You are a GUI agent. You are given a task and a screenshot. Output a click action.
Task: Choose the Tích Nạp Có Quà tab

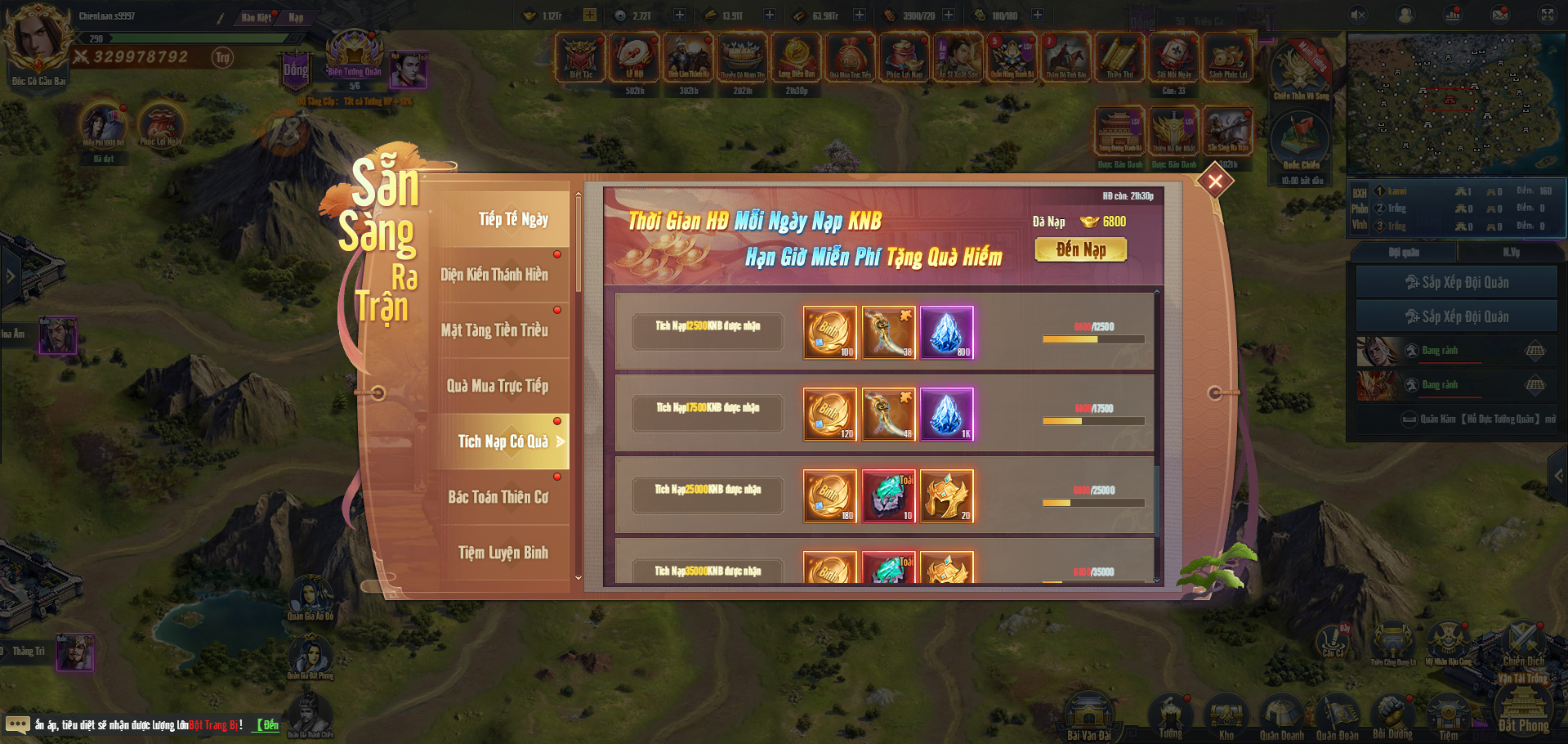[503, 441]
